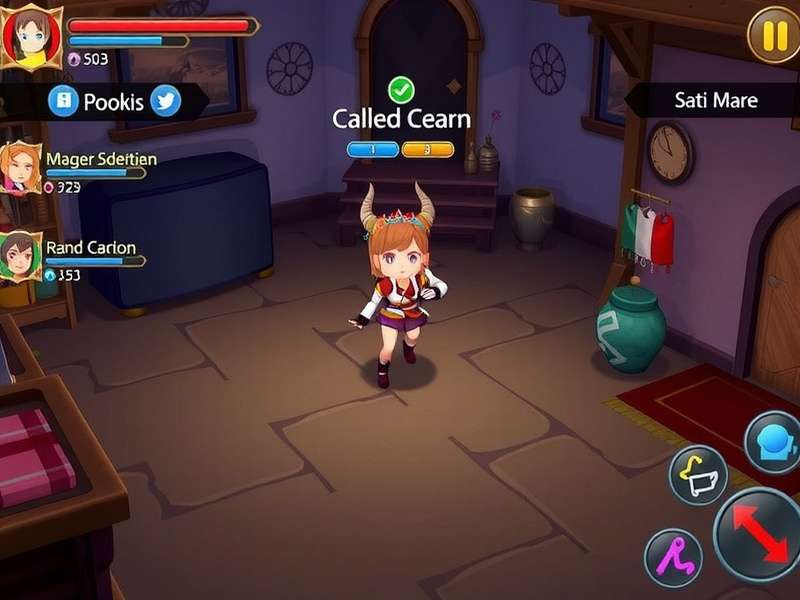Pause the game with the gold button
Viewport: 800px width, 600px height.
[775, 35]
